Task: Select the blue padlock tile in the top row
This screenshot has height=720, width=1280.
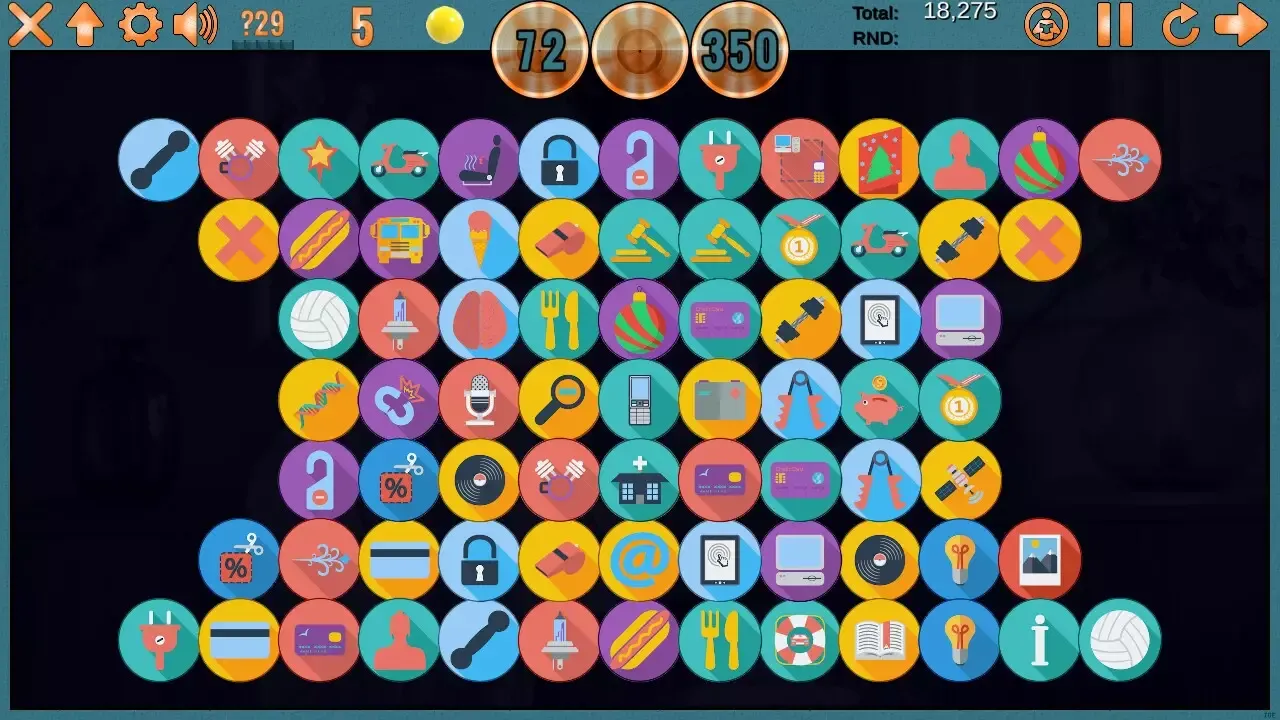Action: point(560,159)
